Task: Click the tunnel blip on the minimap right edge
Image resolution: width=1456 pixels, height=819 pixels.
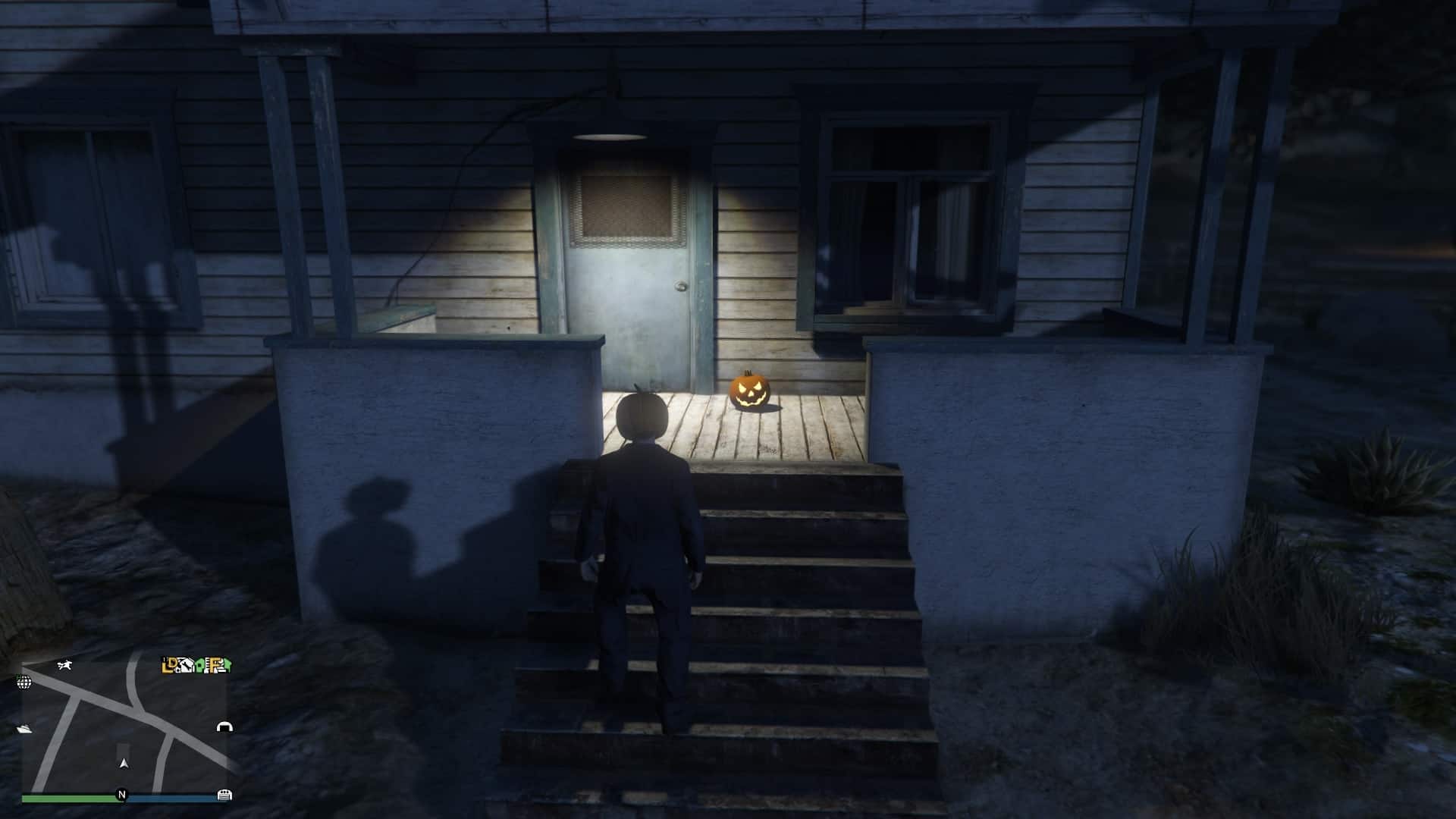Action: (x=224, y=727)
